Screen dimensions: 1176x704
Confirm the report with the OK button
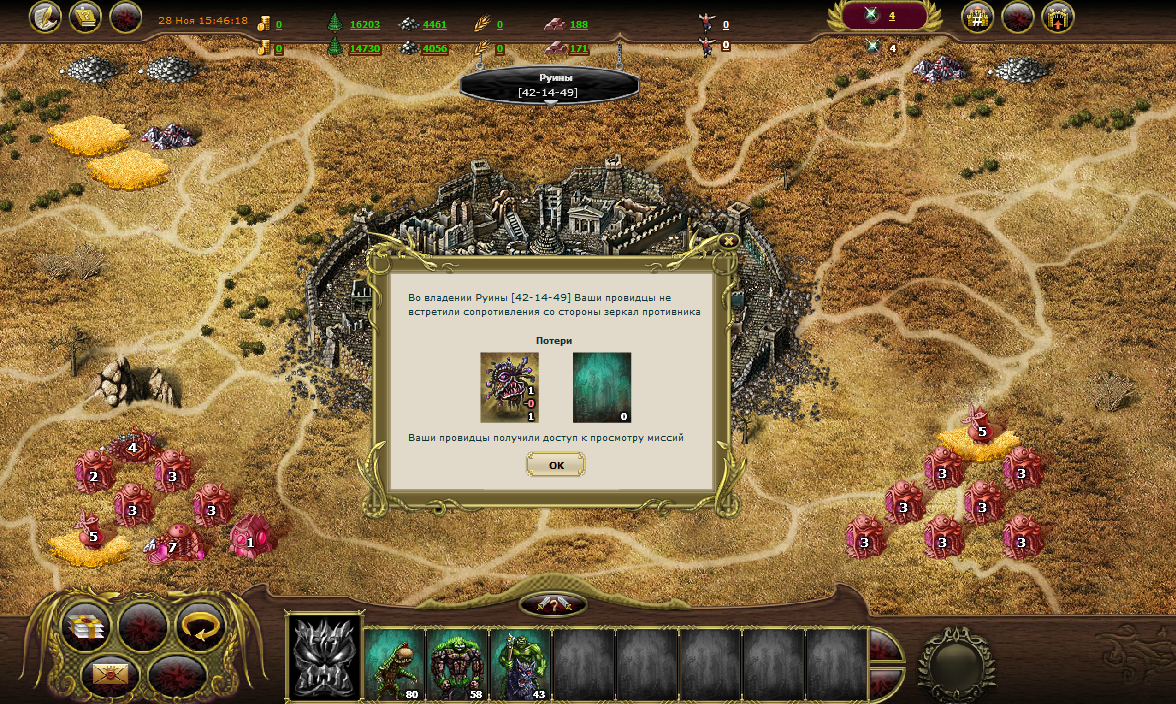[x=556, y=465]
